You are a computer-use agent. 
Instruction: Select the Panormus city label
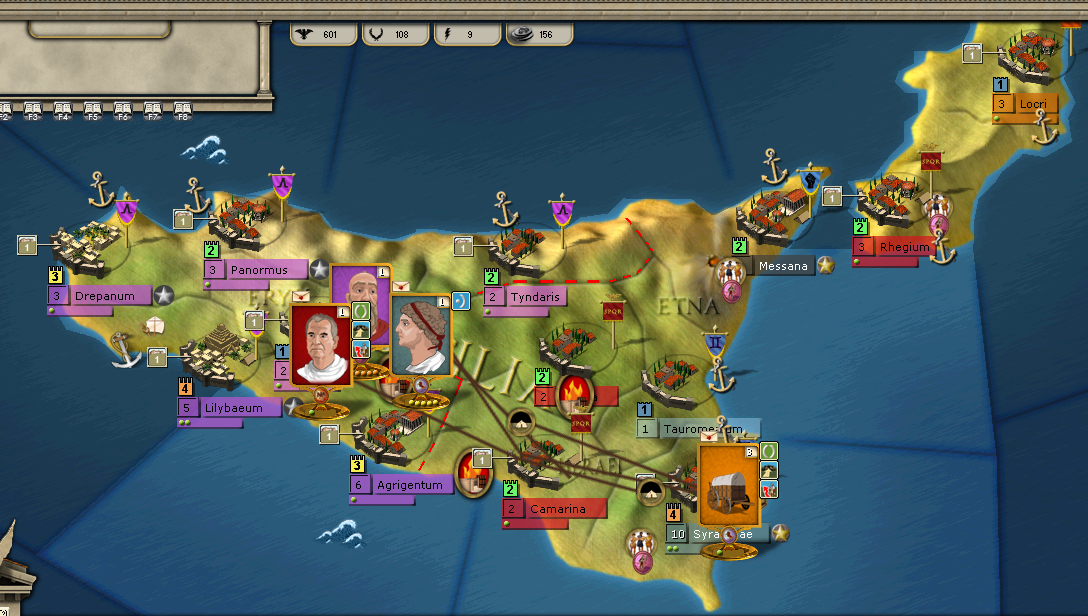click(258, 270)
